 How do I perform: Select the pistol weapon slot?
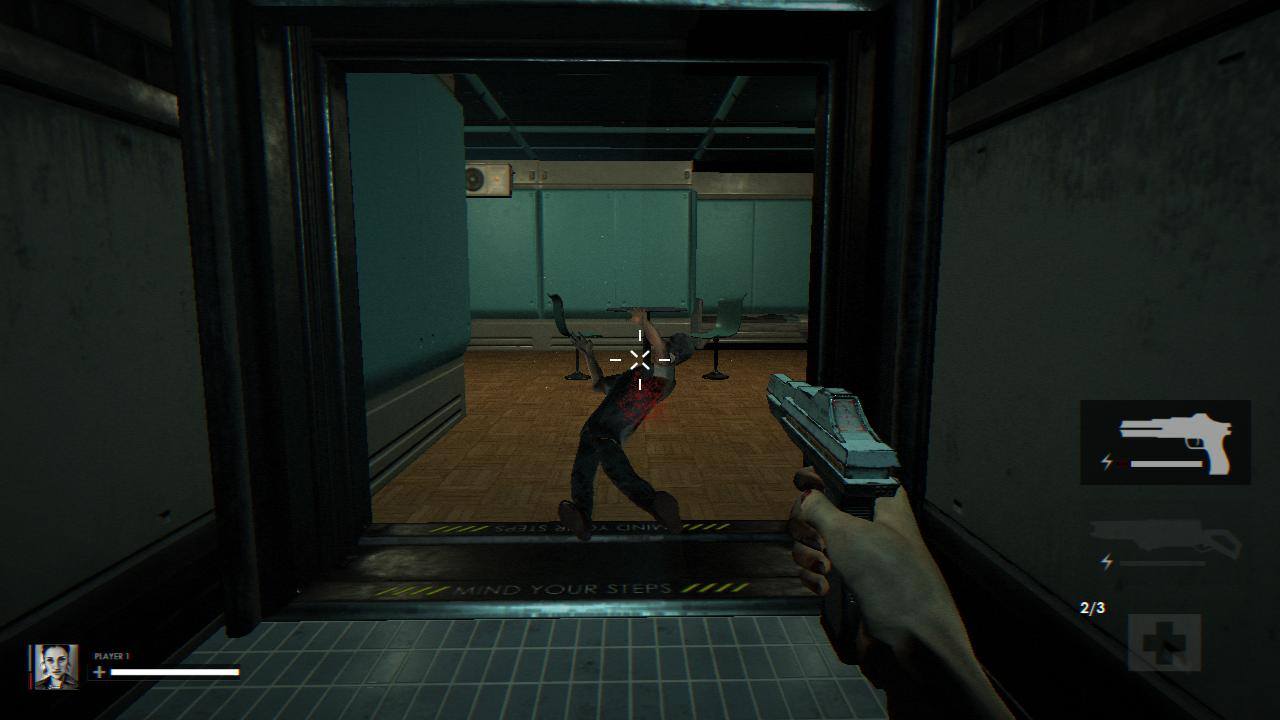[x=1165, y=442]
